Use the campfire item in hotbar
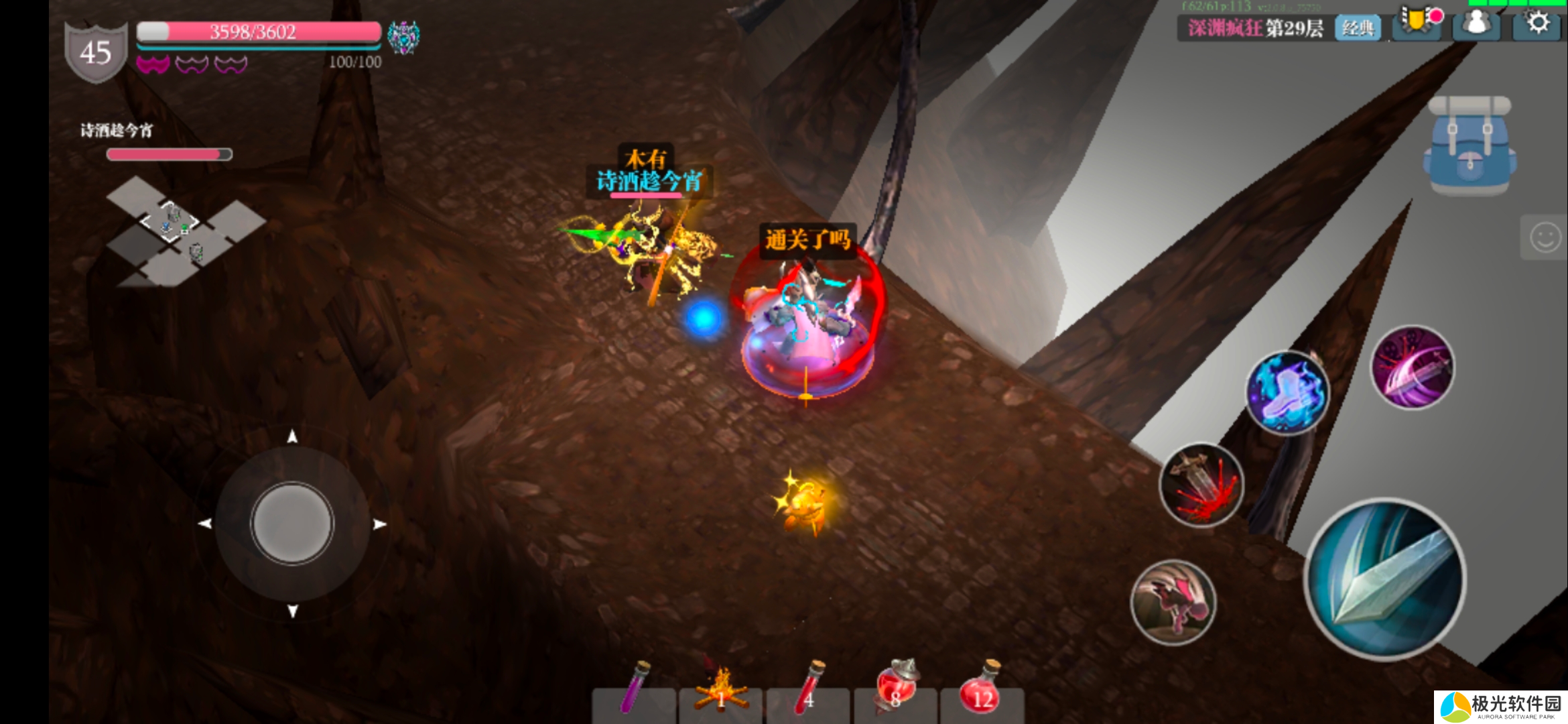This screenshot has width=1568, height=724. [721, 690]
